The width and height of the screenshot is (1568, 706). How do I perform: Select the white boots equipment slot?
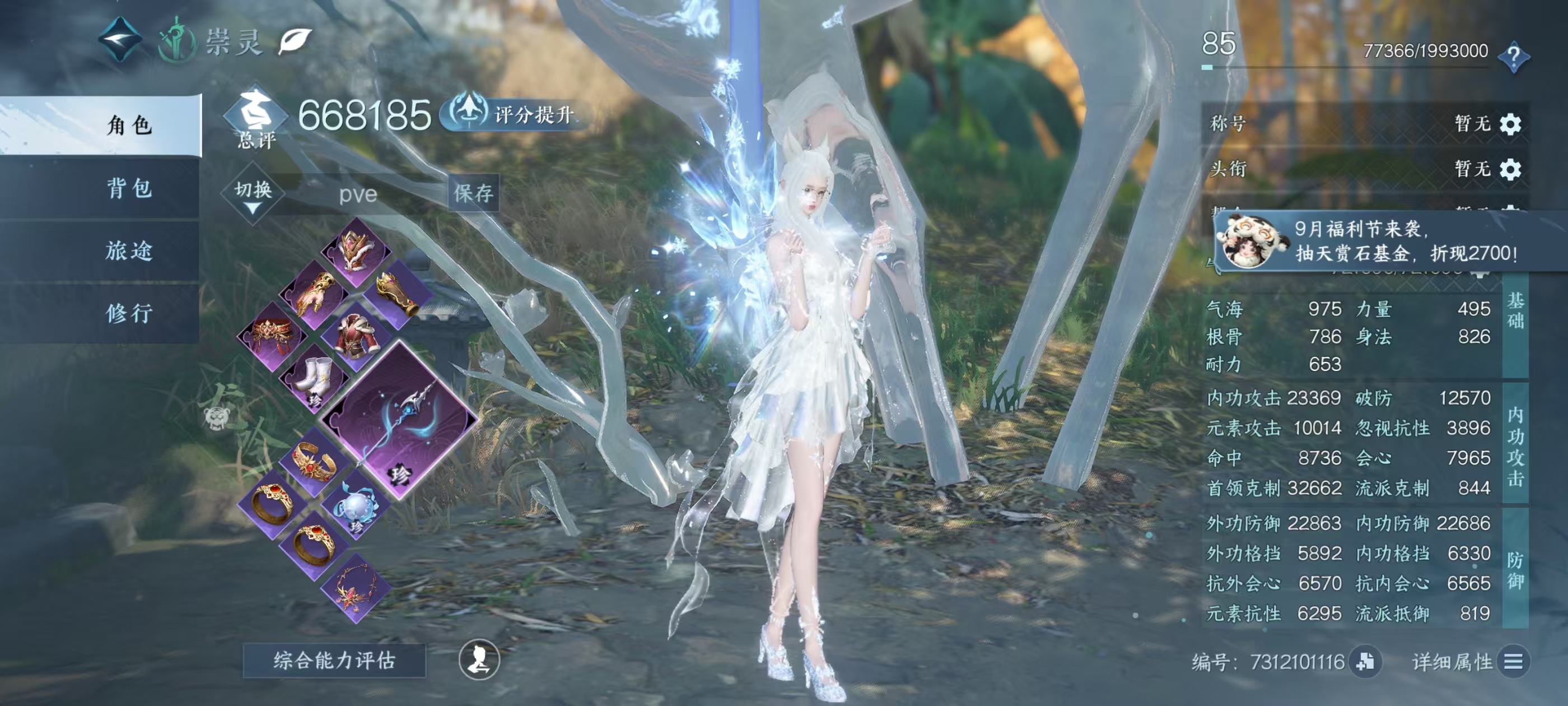click(315, 379)
